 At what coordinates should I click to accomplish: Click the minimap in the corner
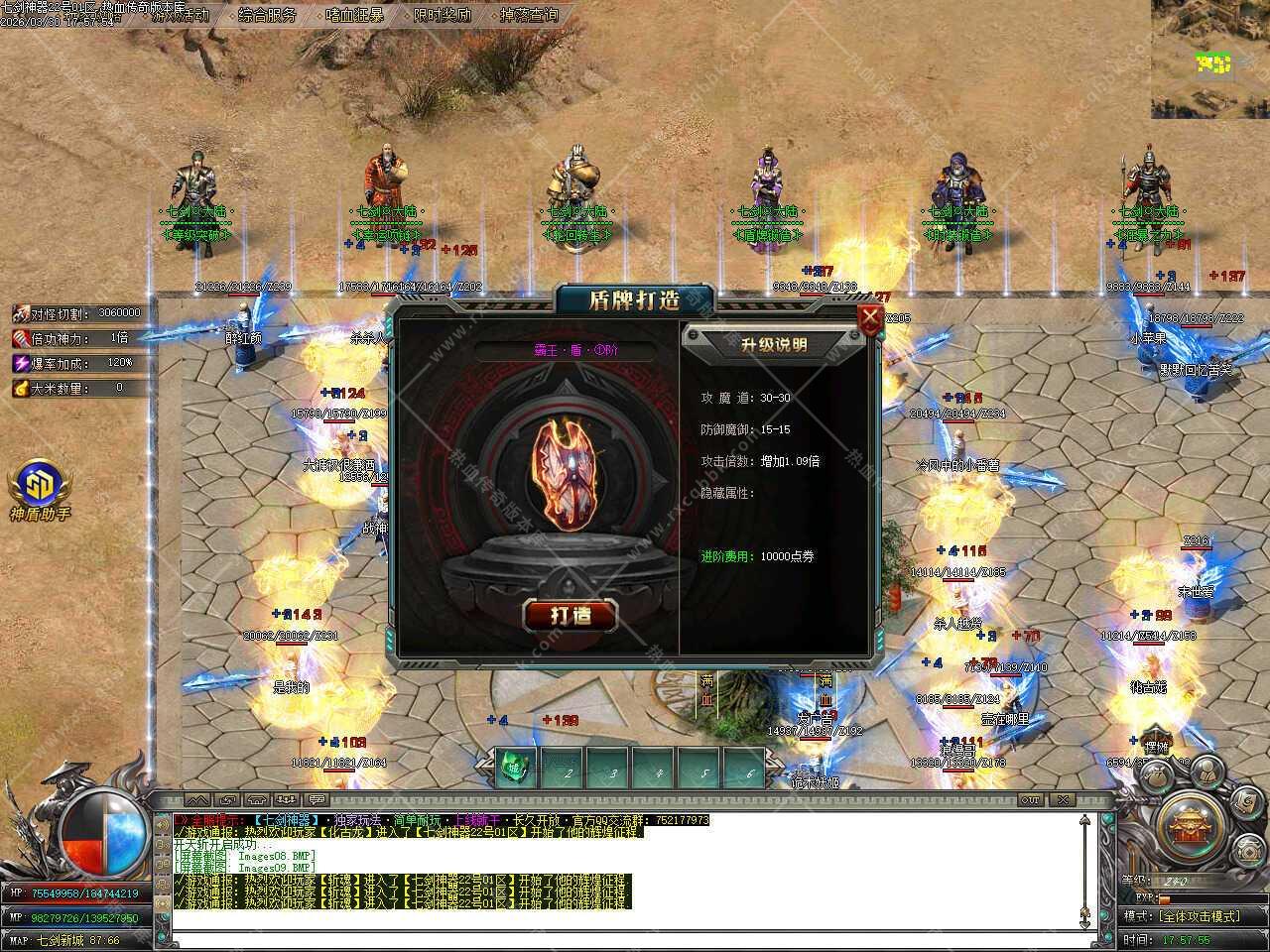pyautogui.click(x=1210, y=59)
